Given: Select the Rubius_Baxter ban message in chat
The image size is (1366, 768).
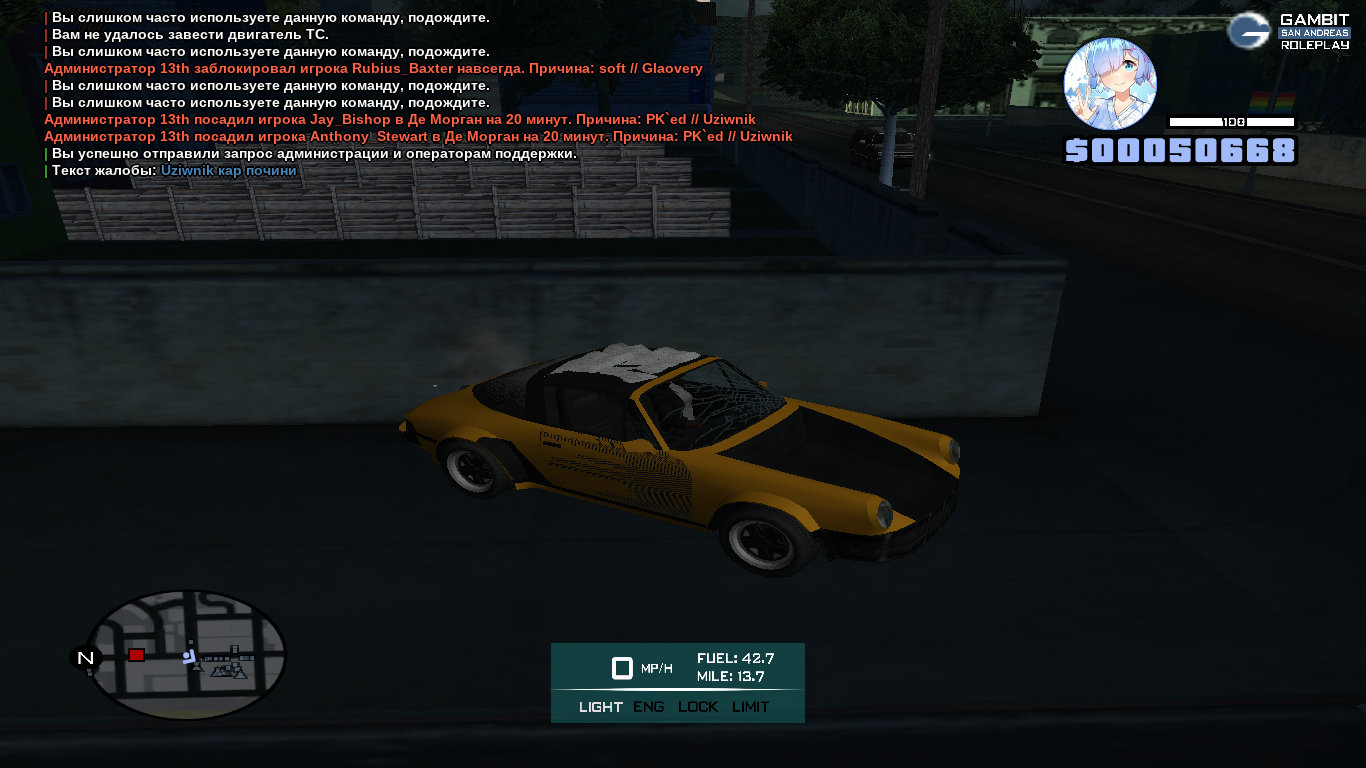Looking at the screenshot, I should (373, 69).
